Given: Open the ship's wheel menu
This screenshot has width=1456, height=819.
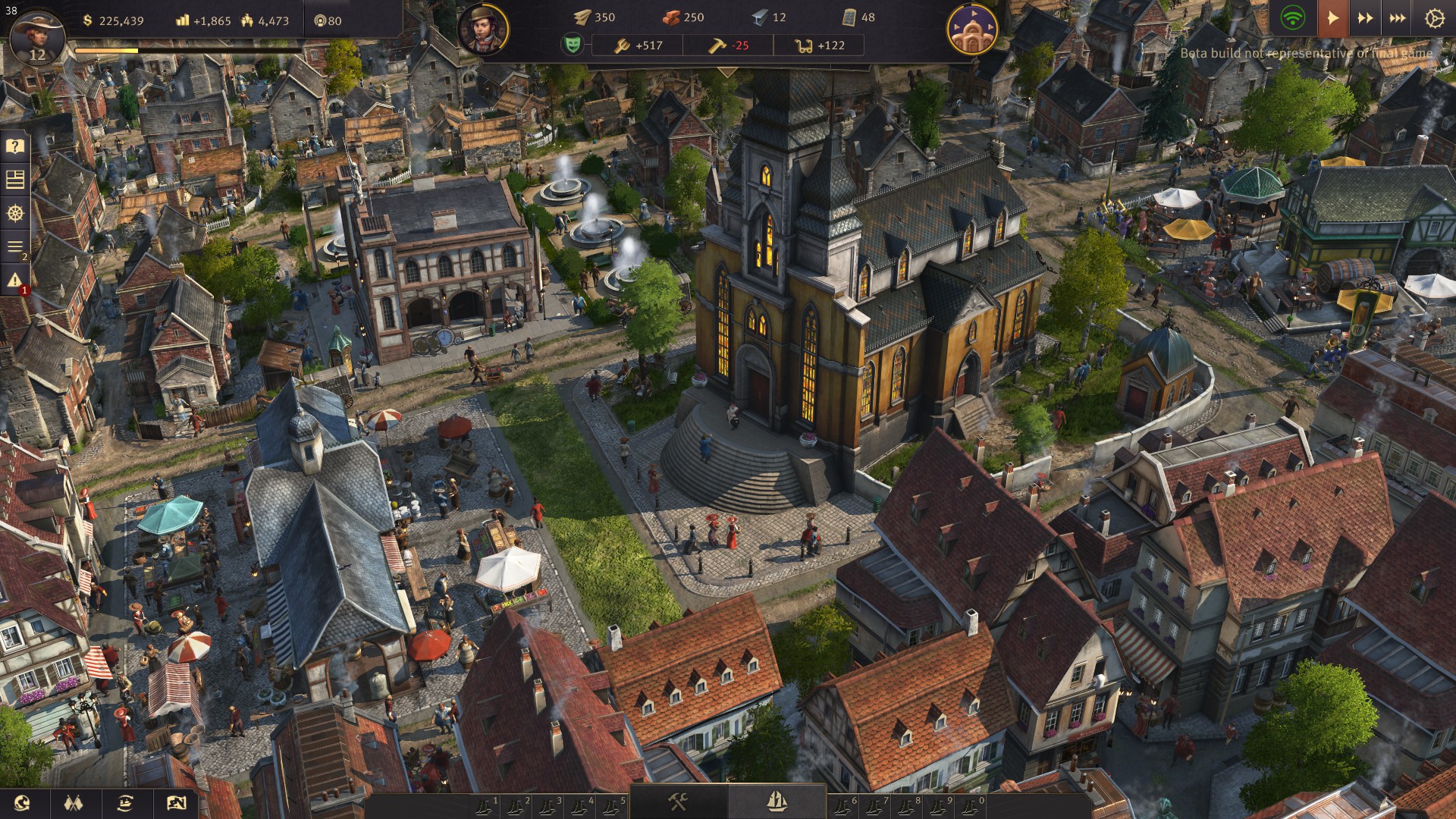Looking at the screenshot, I should [x=15, y=214].
